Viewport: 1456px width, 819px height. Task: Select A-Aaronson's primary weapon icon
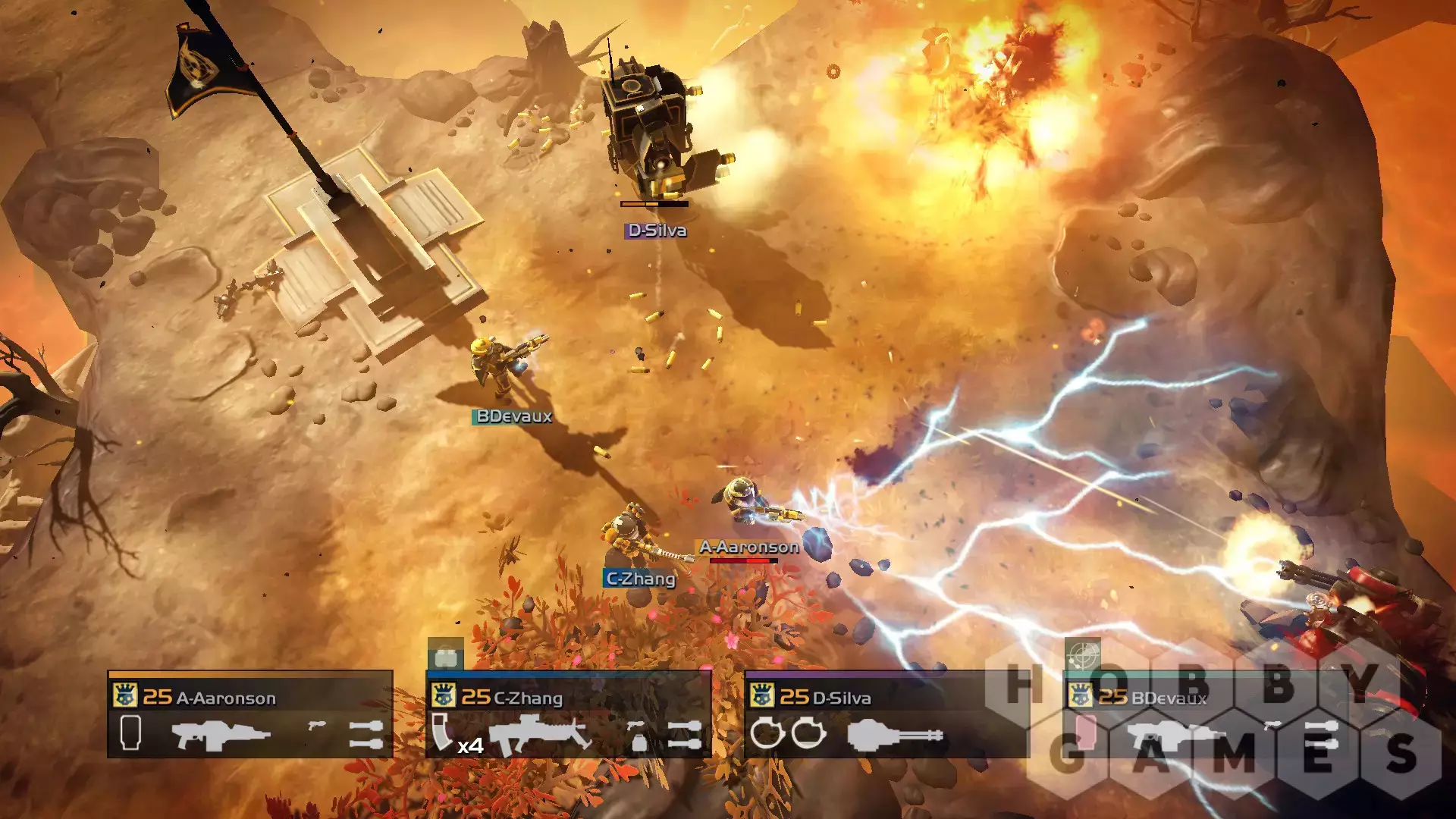221,735
